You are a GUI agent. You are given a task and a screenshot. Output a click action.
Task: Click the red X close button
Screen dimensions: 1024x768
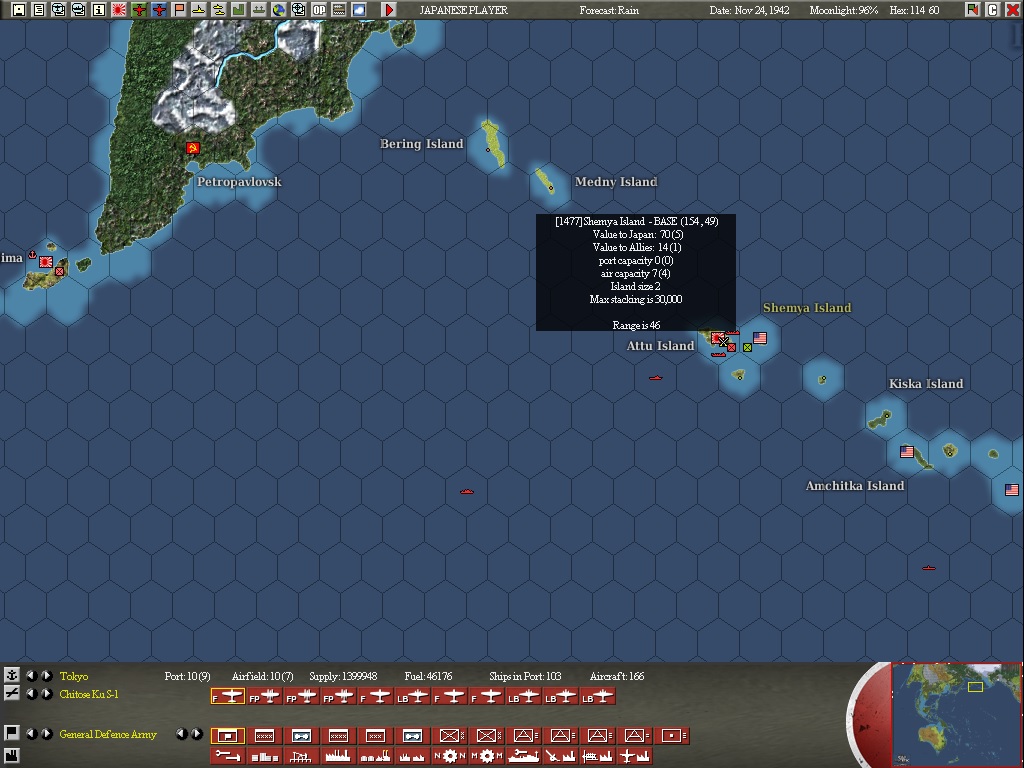1012,10
